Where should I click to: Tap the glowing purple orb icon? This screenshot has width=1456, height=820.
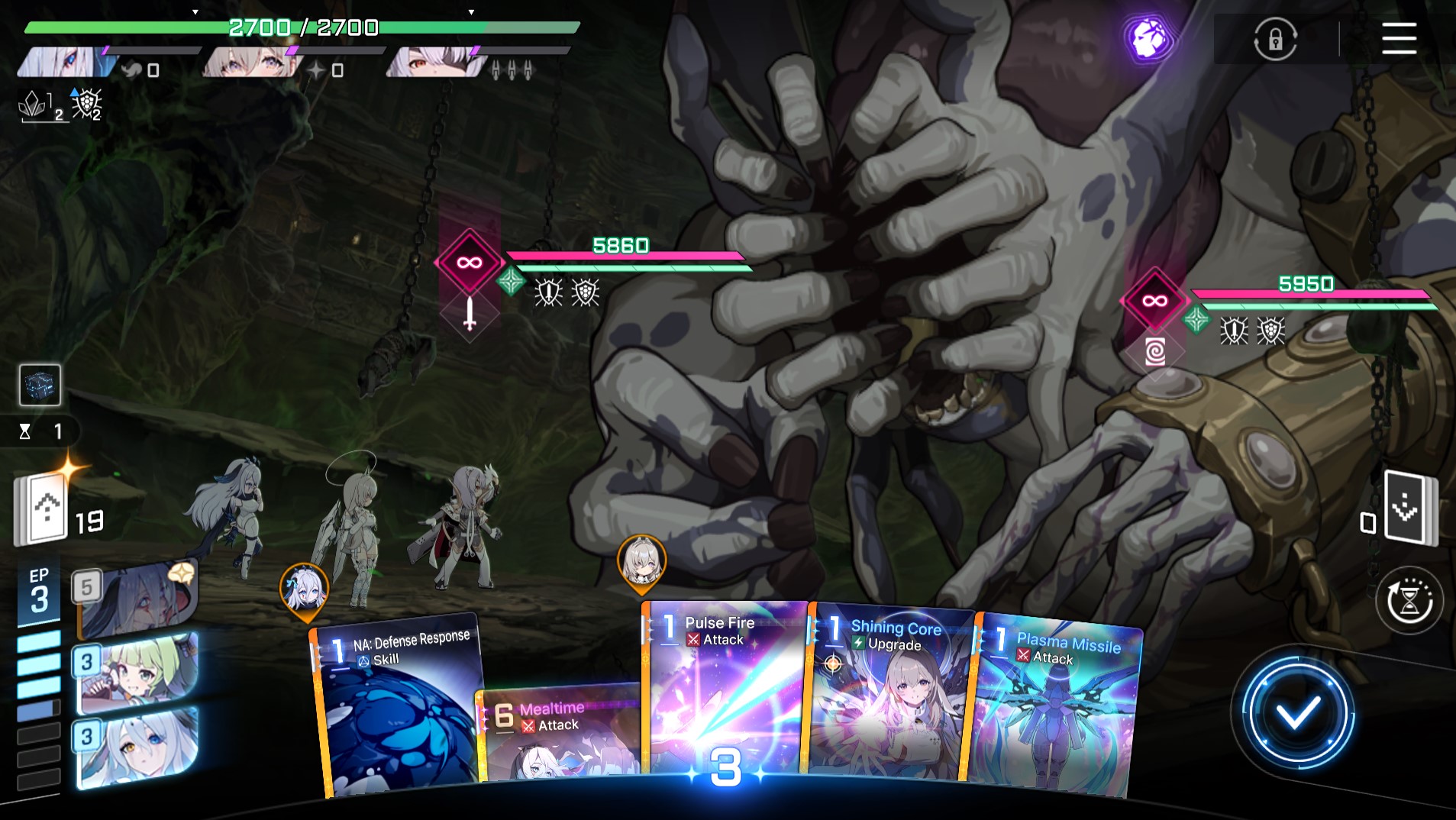pyautogui.click(x=1148, y=38)
